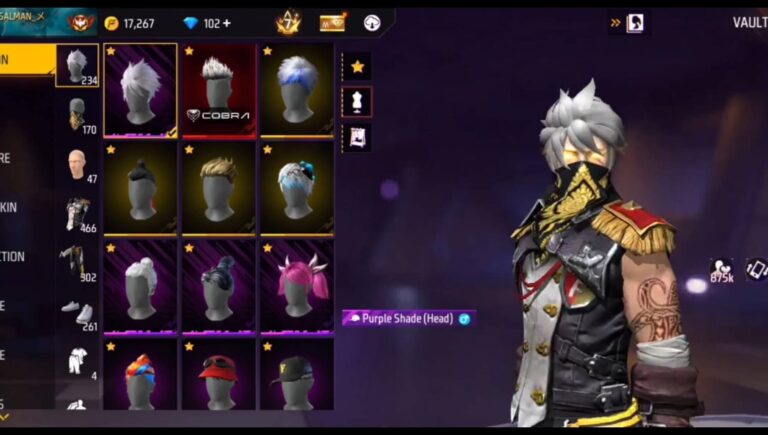Choose the red cap with goggles
Viewport: 768px width, 435px height.
click(x=218, y=376)
